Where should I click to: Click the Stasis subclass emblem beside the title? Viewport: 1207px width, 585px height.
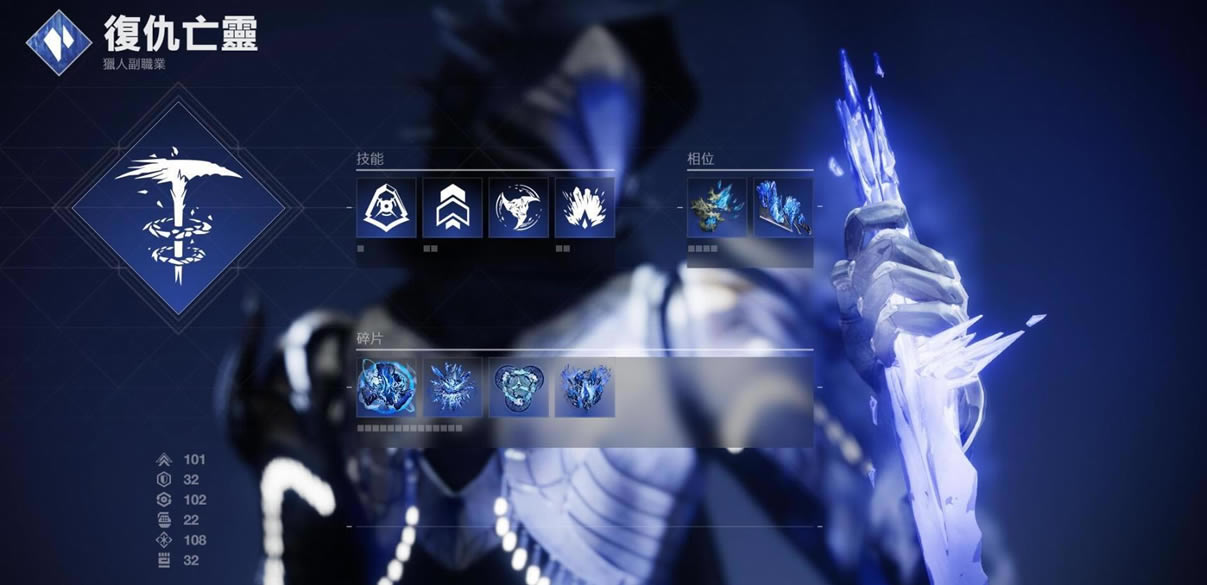[59, 43]
